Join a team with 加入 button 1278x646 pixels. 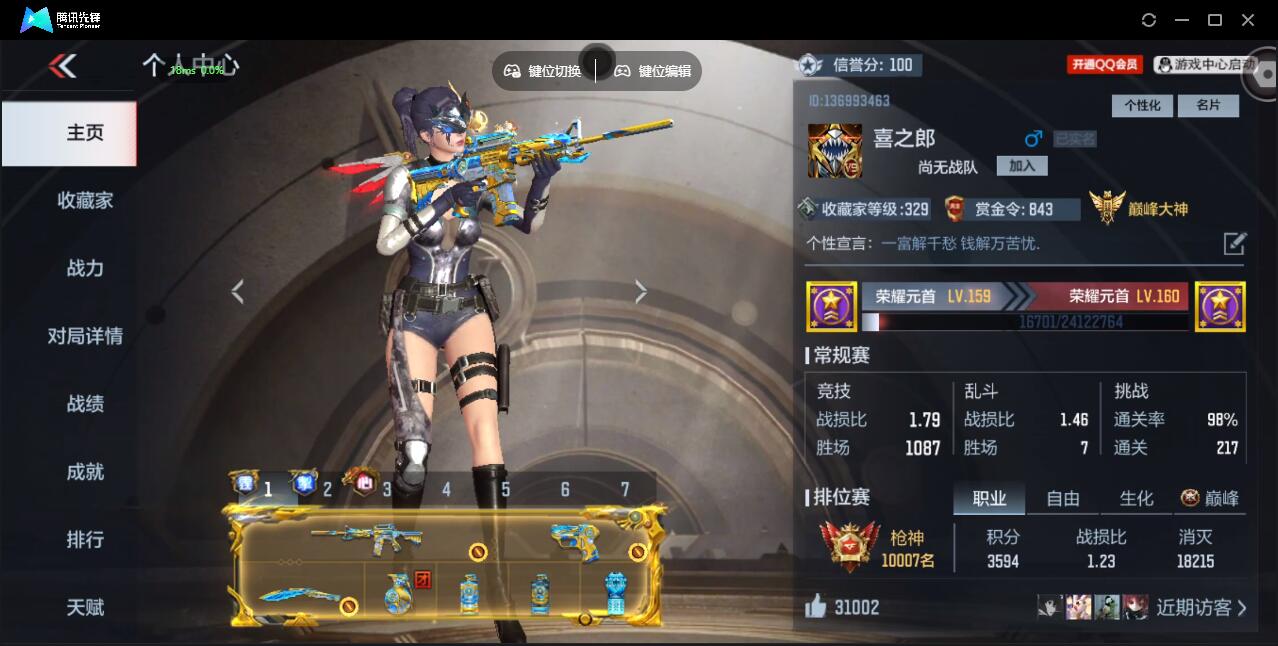[1021, 166]
